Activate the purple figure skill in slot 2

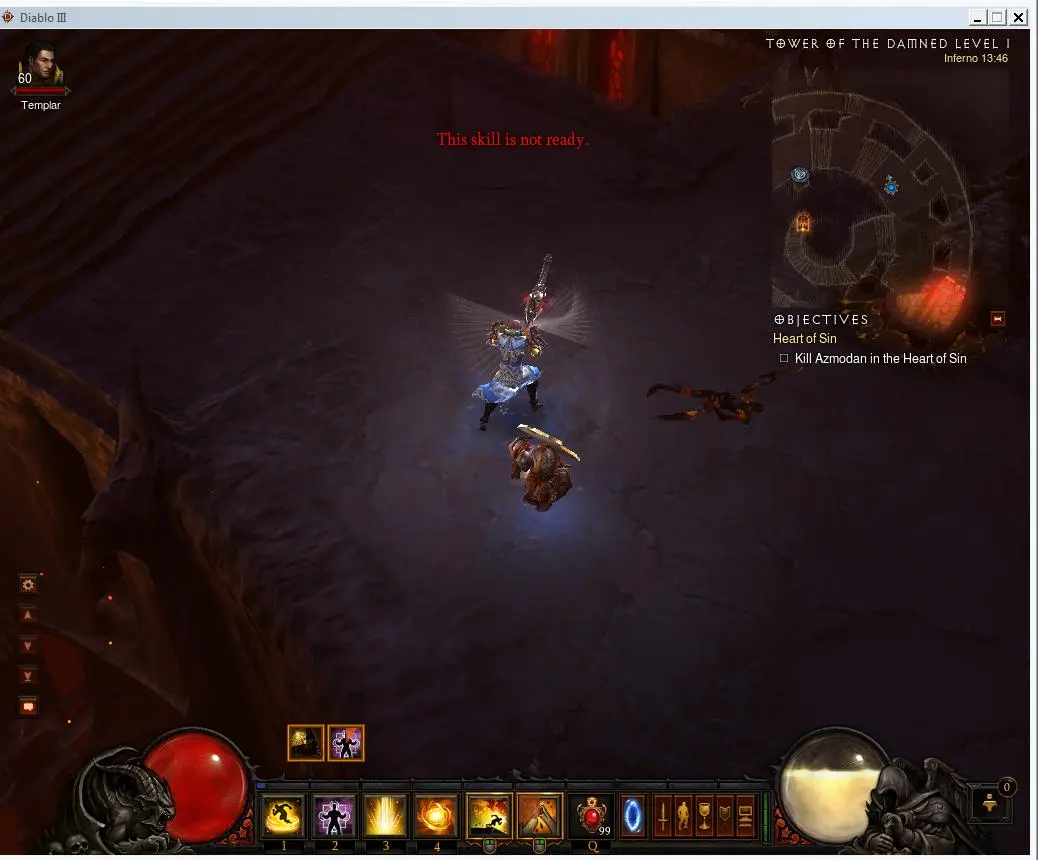pyautogui.click(x=335, y=816)
